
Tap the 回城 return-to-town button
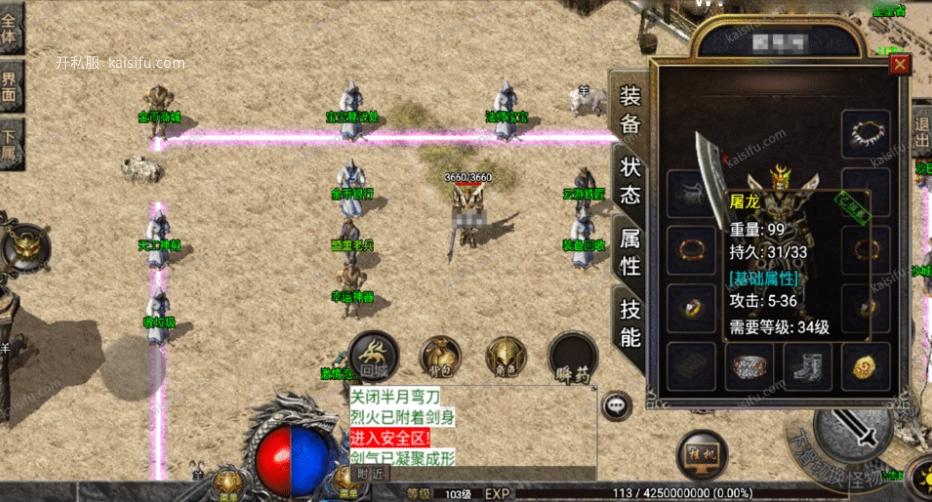tap(373, 355)
